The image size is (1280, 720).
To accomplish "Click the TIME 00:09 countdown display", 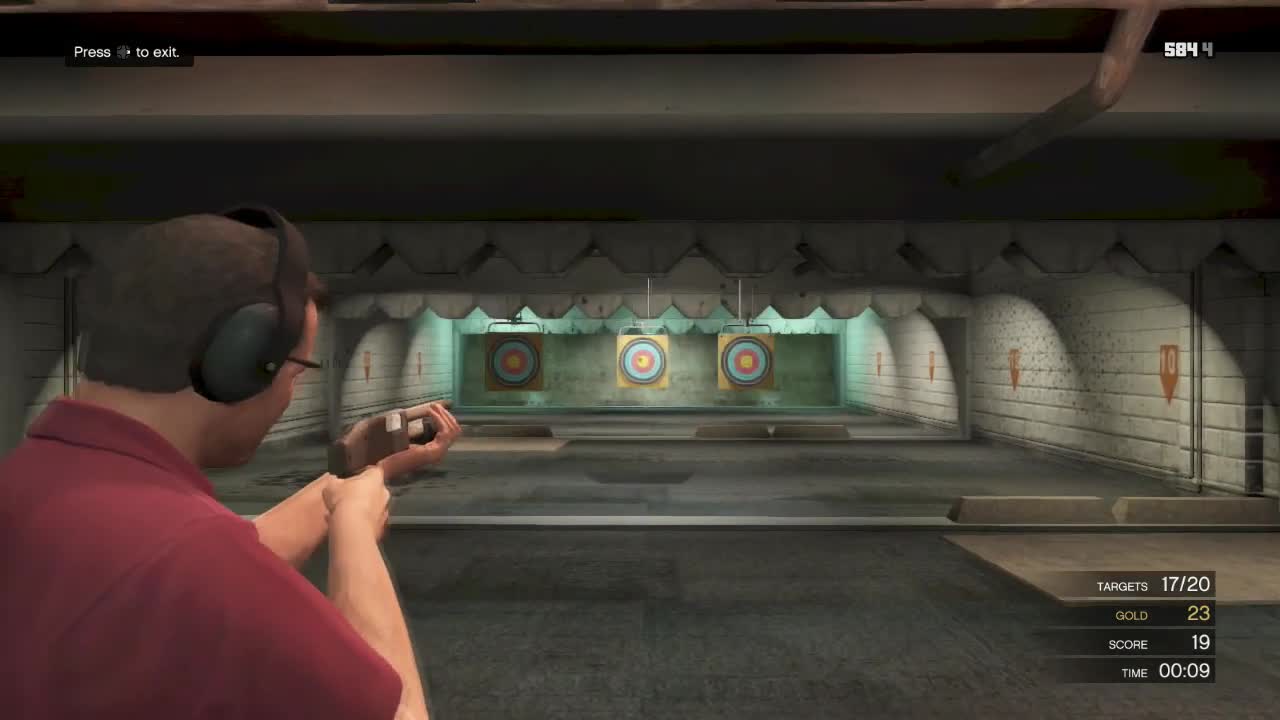I will tap(1168, 672).
